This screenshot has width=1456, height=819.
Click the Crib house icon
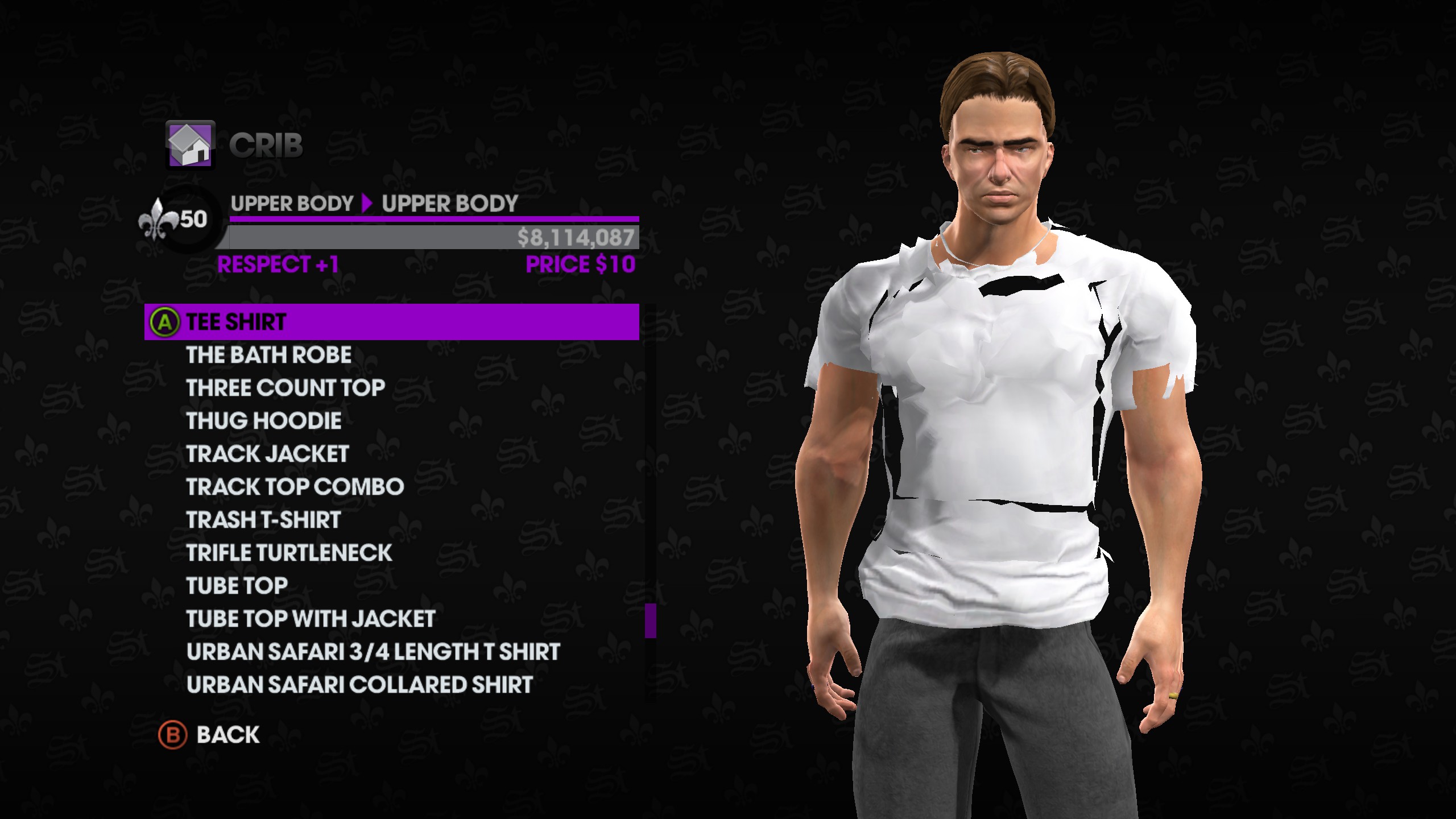coord(190,145)
